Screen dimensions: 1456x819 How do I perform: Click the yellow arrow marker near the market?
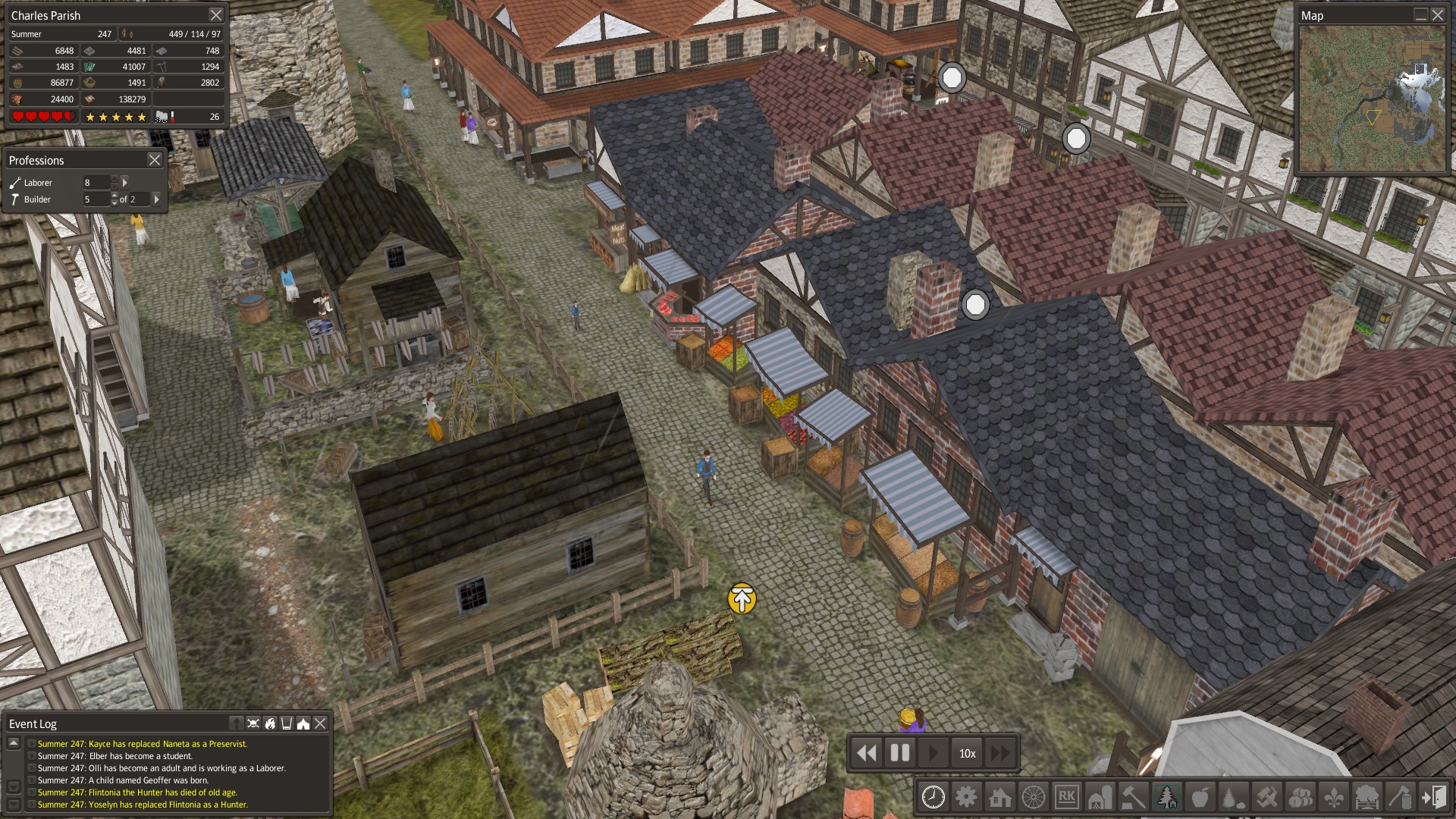(x=740, y=599)
